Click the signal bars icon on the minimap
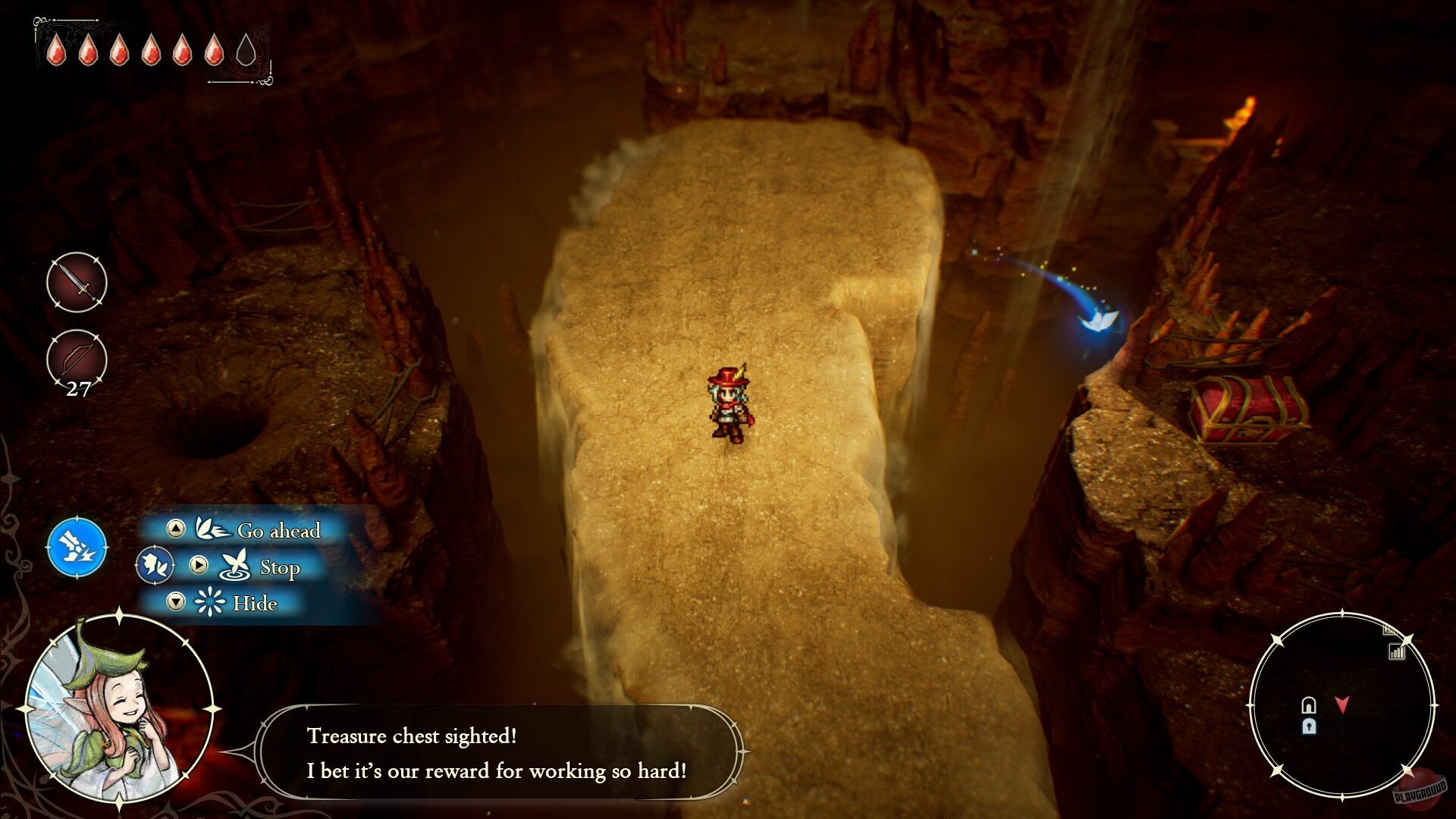This screenshot has width=1456, height=819. (1396, 652)
